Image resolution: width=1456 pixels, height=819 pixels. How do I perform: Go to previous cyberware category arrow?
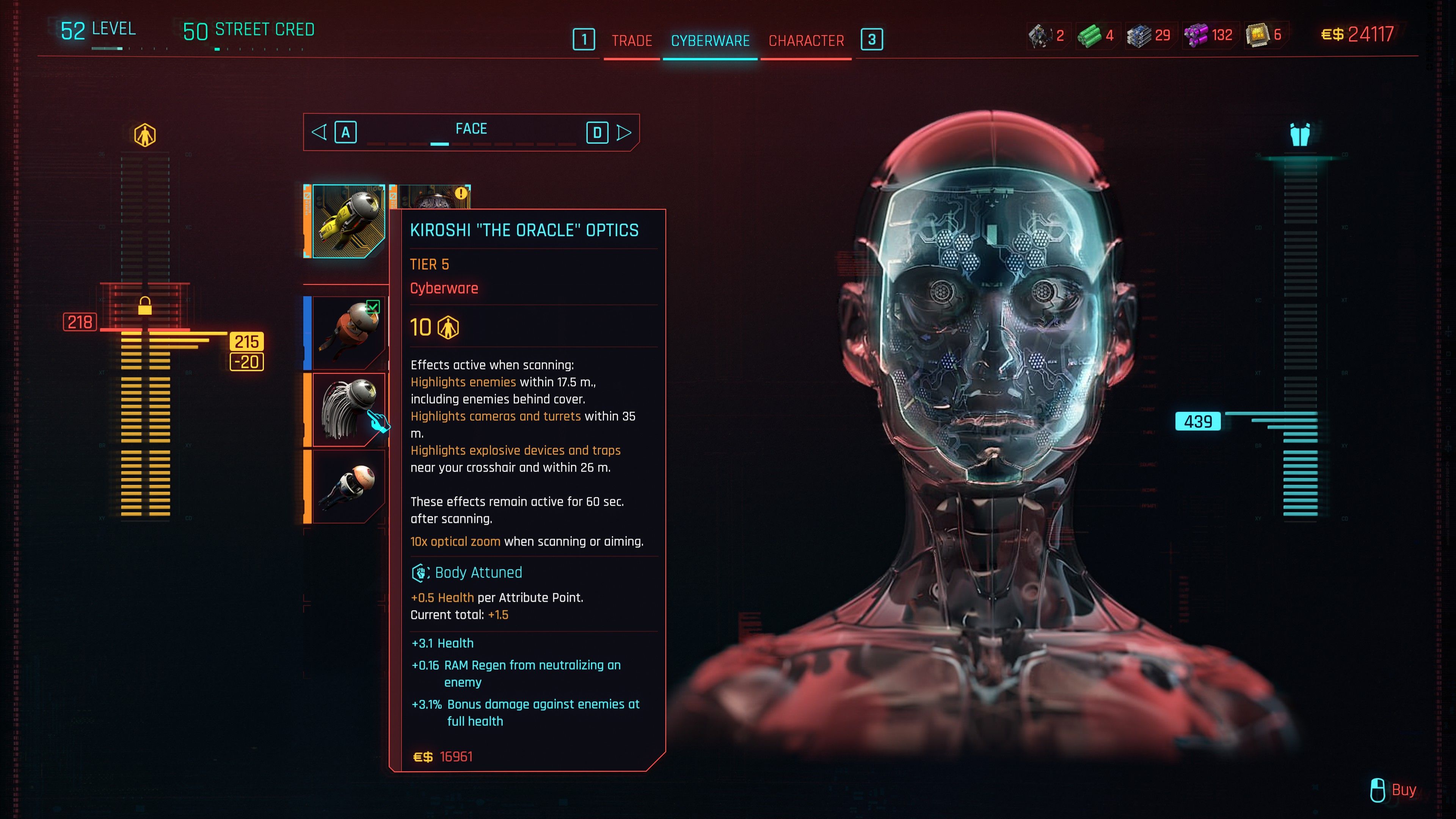click(319, 132)
